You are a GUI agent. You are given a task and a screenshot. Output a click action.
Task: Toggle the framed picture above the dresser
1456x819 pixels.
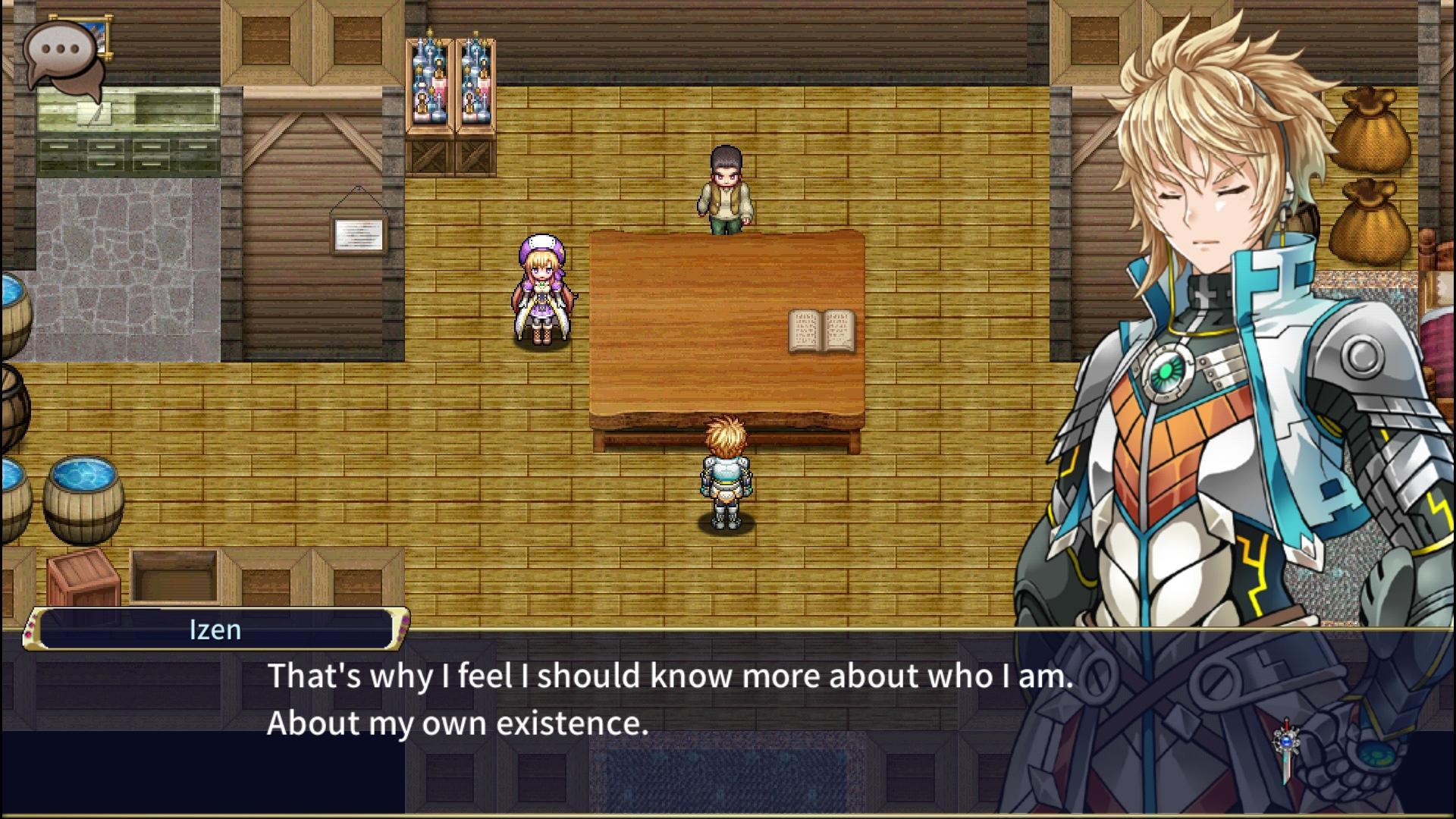pos(99,33)
